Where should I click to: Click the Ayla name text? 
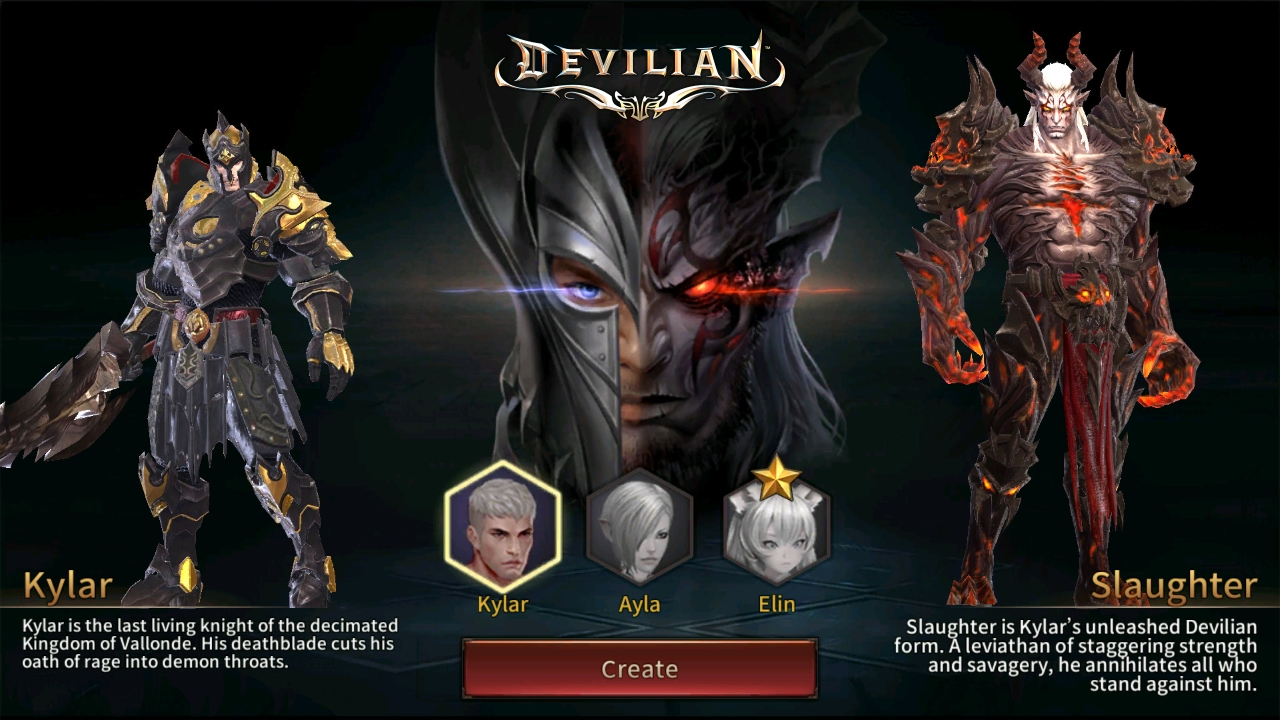pyautogui.click(x=639, y=604)
